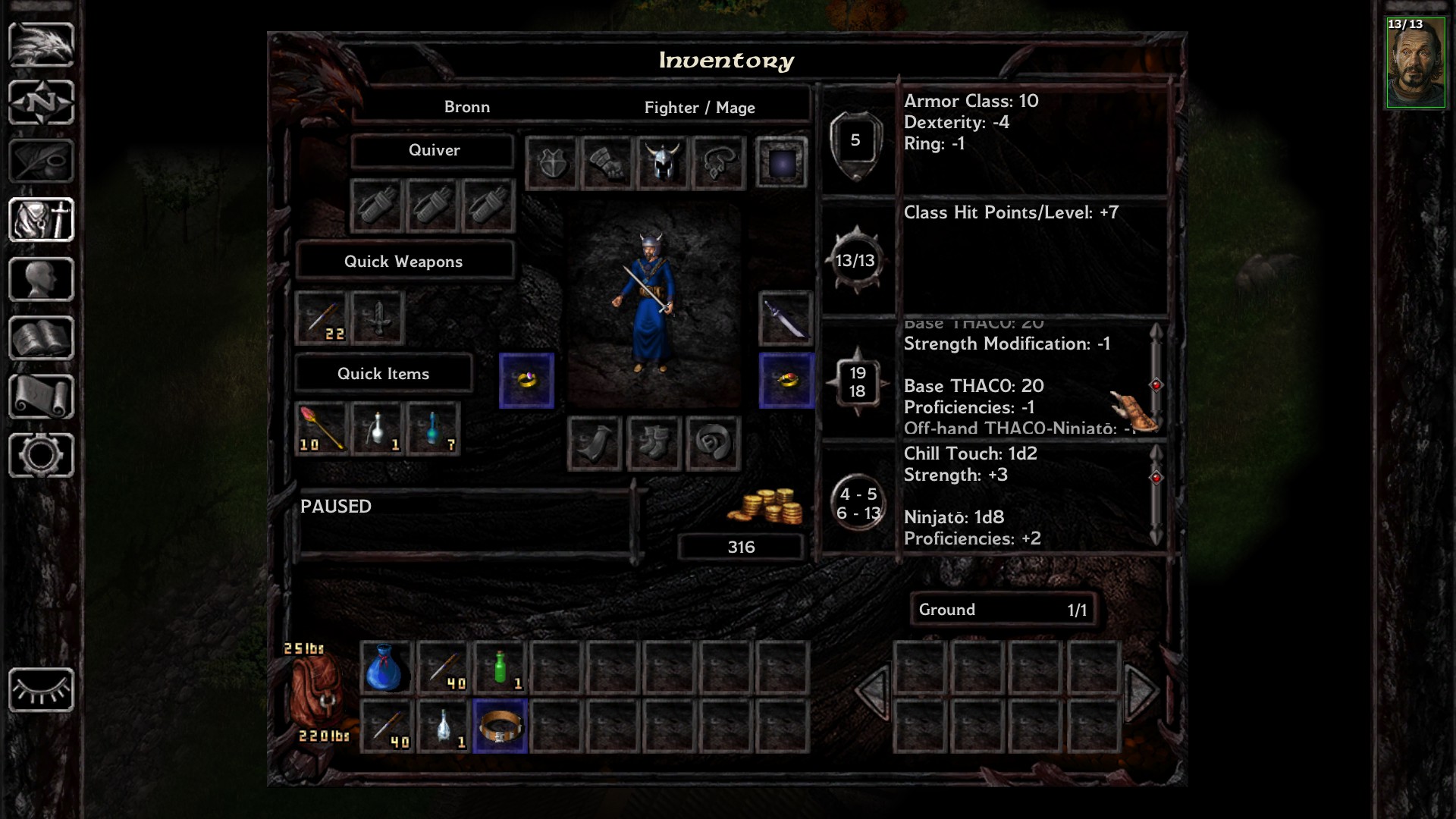Open the priest scroll button
Image resolution: width=1456 pixels, height=819 pixels.
41,397
